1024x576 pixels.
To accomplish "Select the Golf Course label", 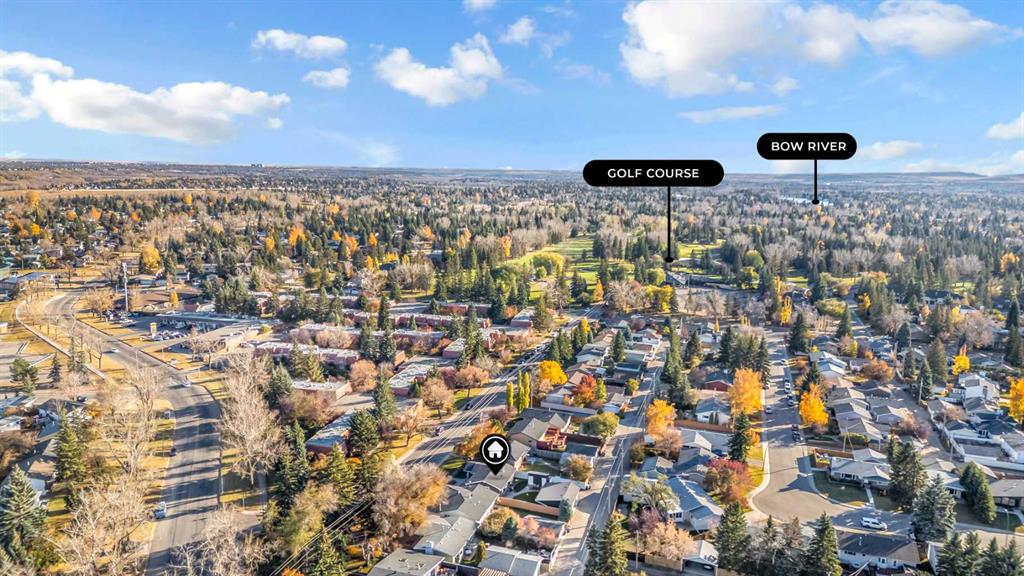I will [x=653, y=173].
